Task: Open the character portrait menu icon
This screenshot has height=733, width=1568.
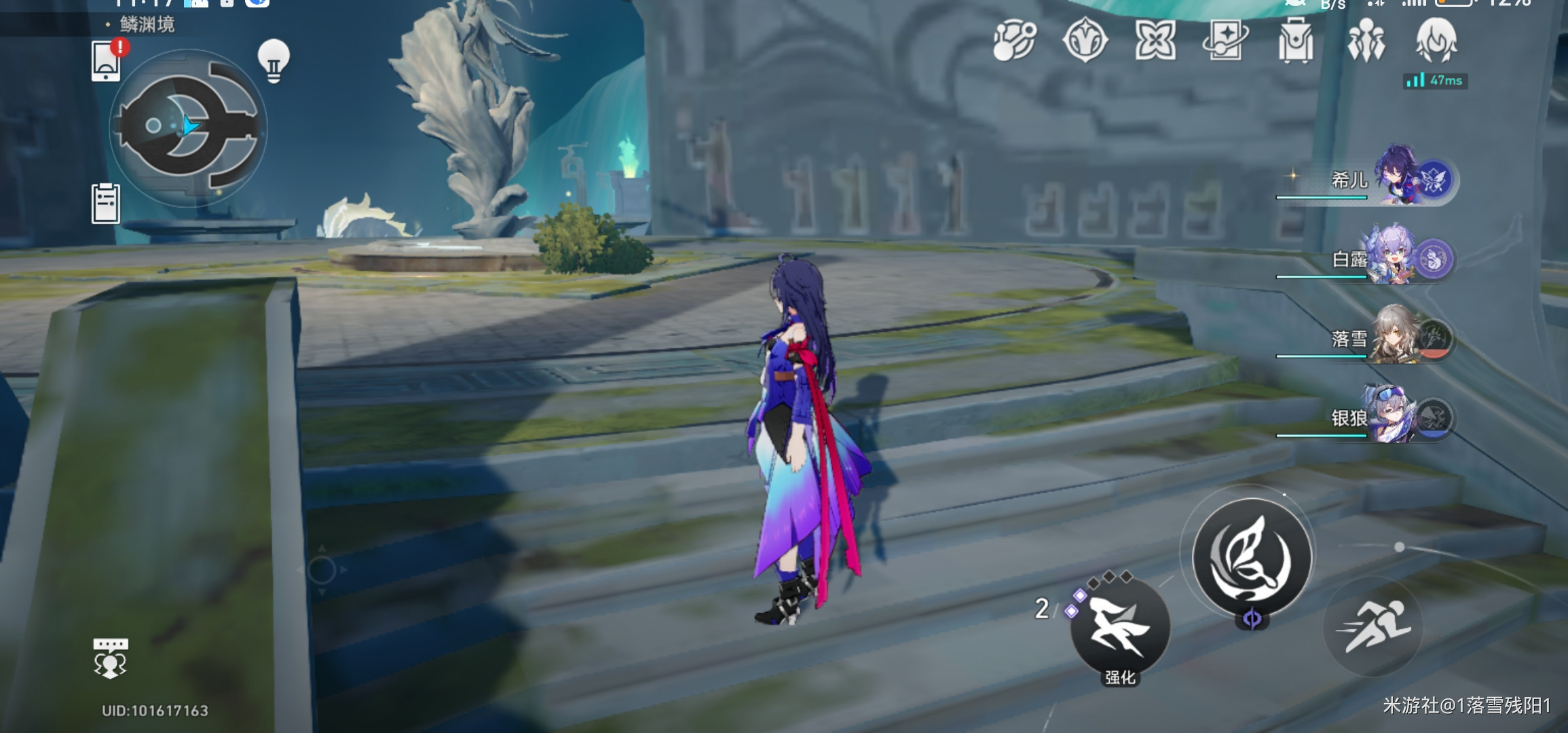Action: [1436, 41]
